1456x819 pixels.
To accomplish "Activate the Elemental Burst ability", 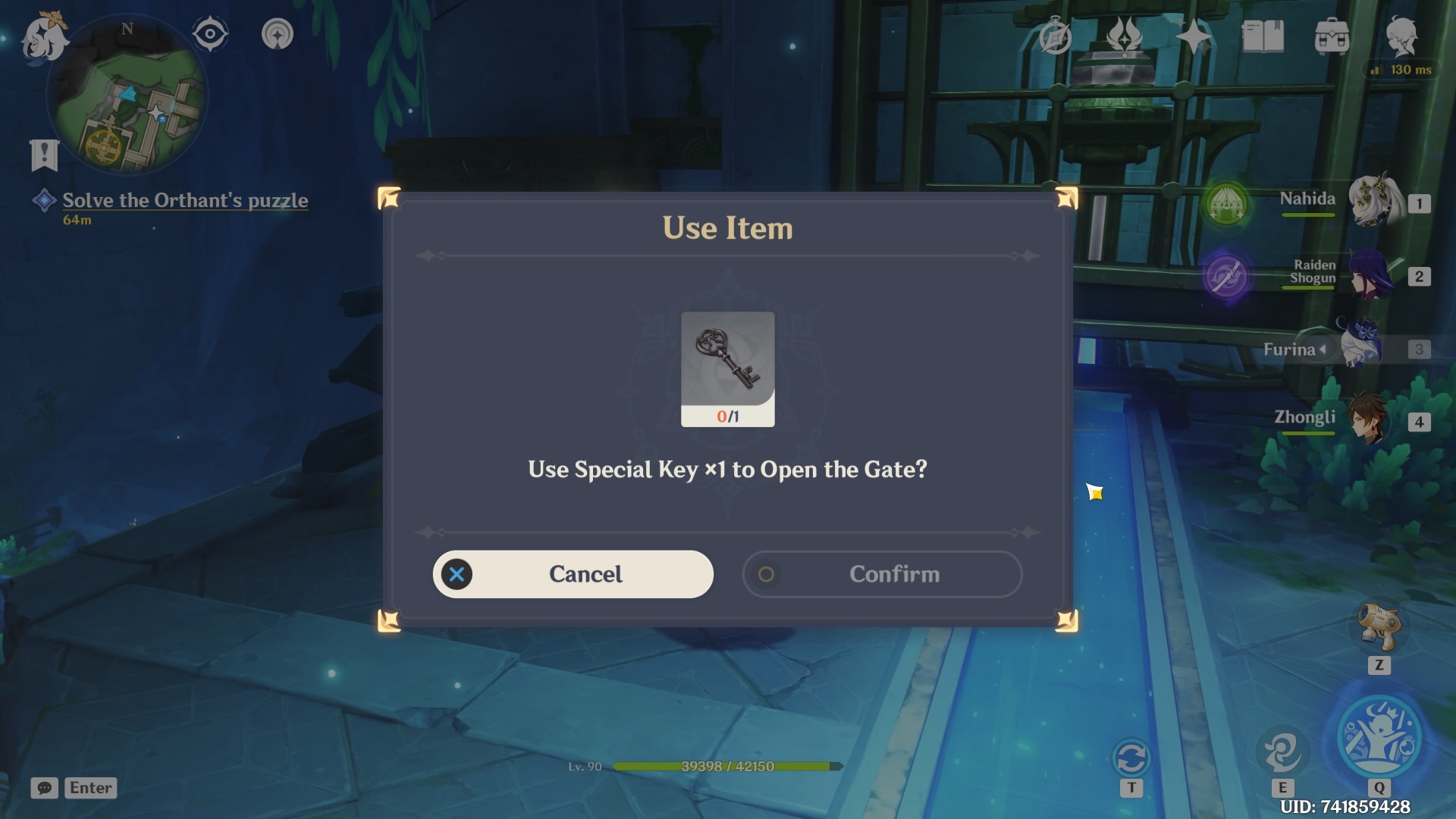I will pyautogui.click(x=1379, y=739).
